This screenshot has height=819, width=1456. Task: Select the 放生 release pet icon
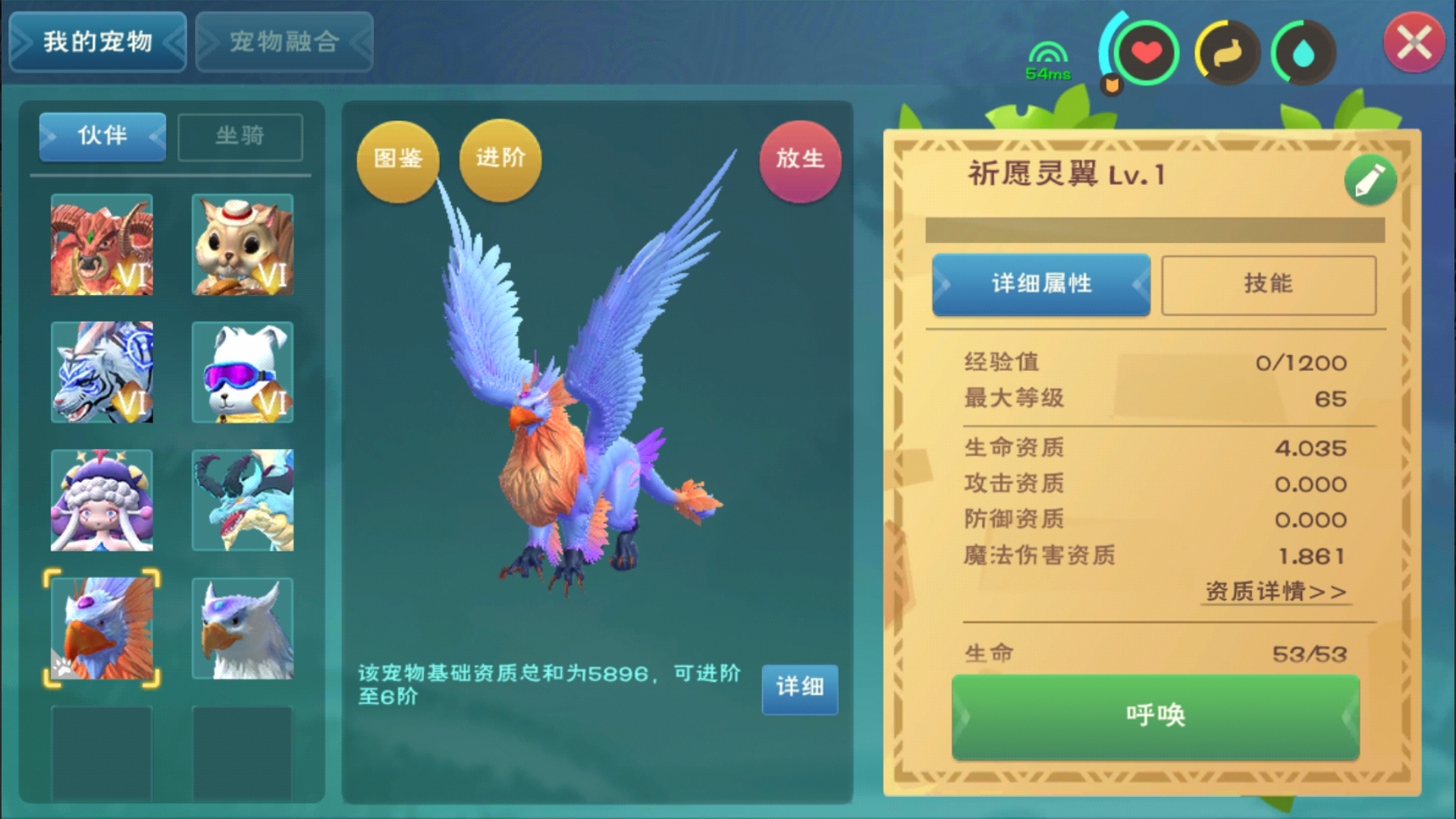click(x=800, y=160)
